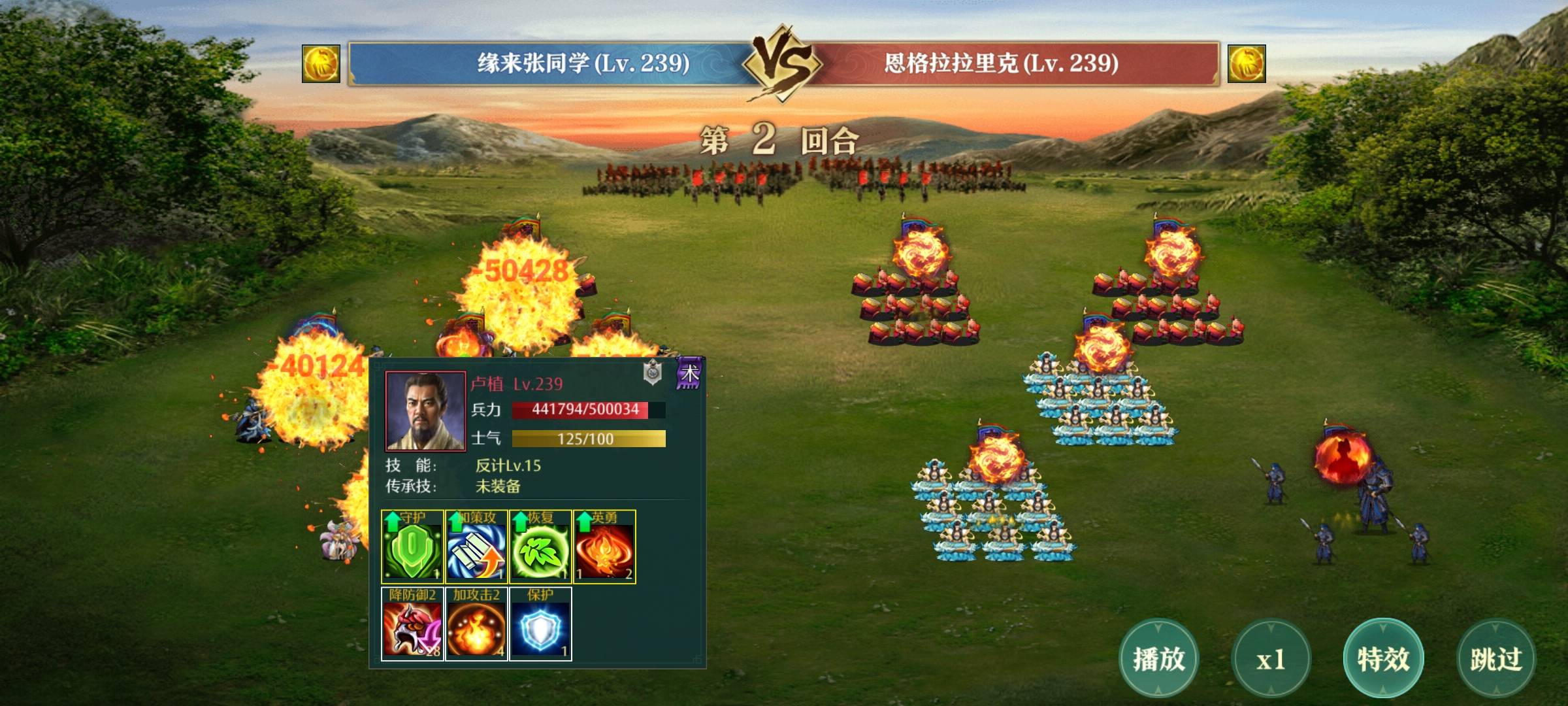Select the 守护 green shield buff icon
The width and height of the screenshot is (1568, 706).
pyautogui.click(x=412, y=547)
